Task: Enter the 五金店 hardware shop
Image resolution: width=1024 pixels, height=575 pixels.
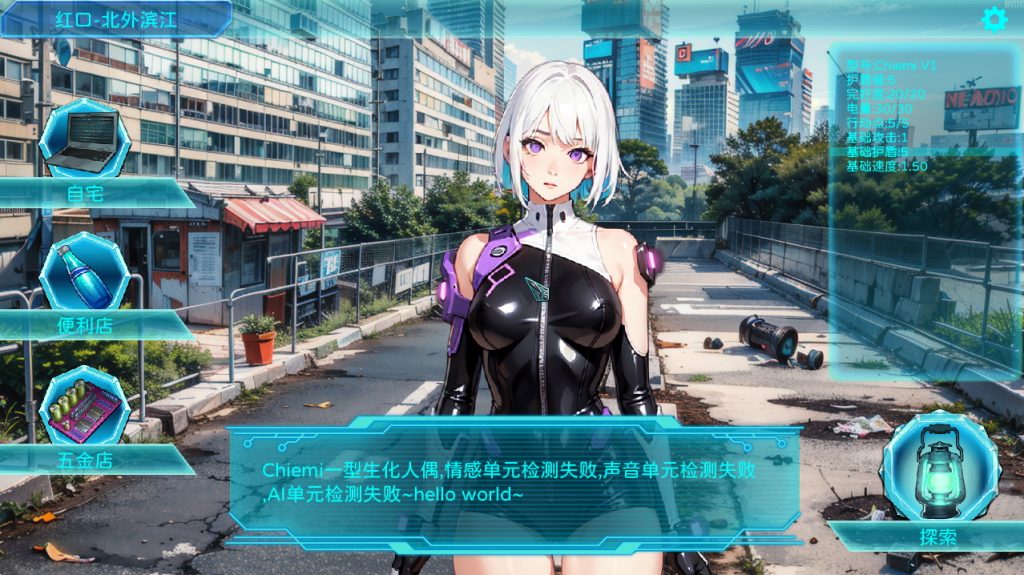Action: 85,407
